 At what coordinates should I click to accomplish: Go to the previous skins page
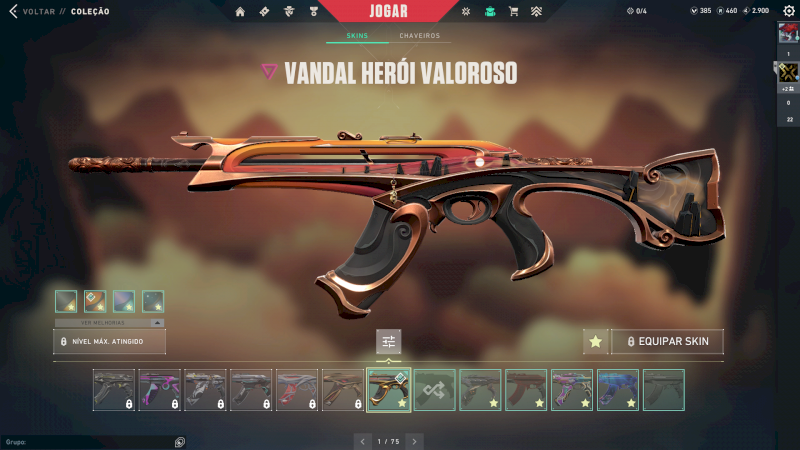click(363, 440)
